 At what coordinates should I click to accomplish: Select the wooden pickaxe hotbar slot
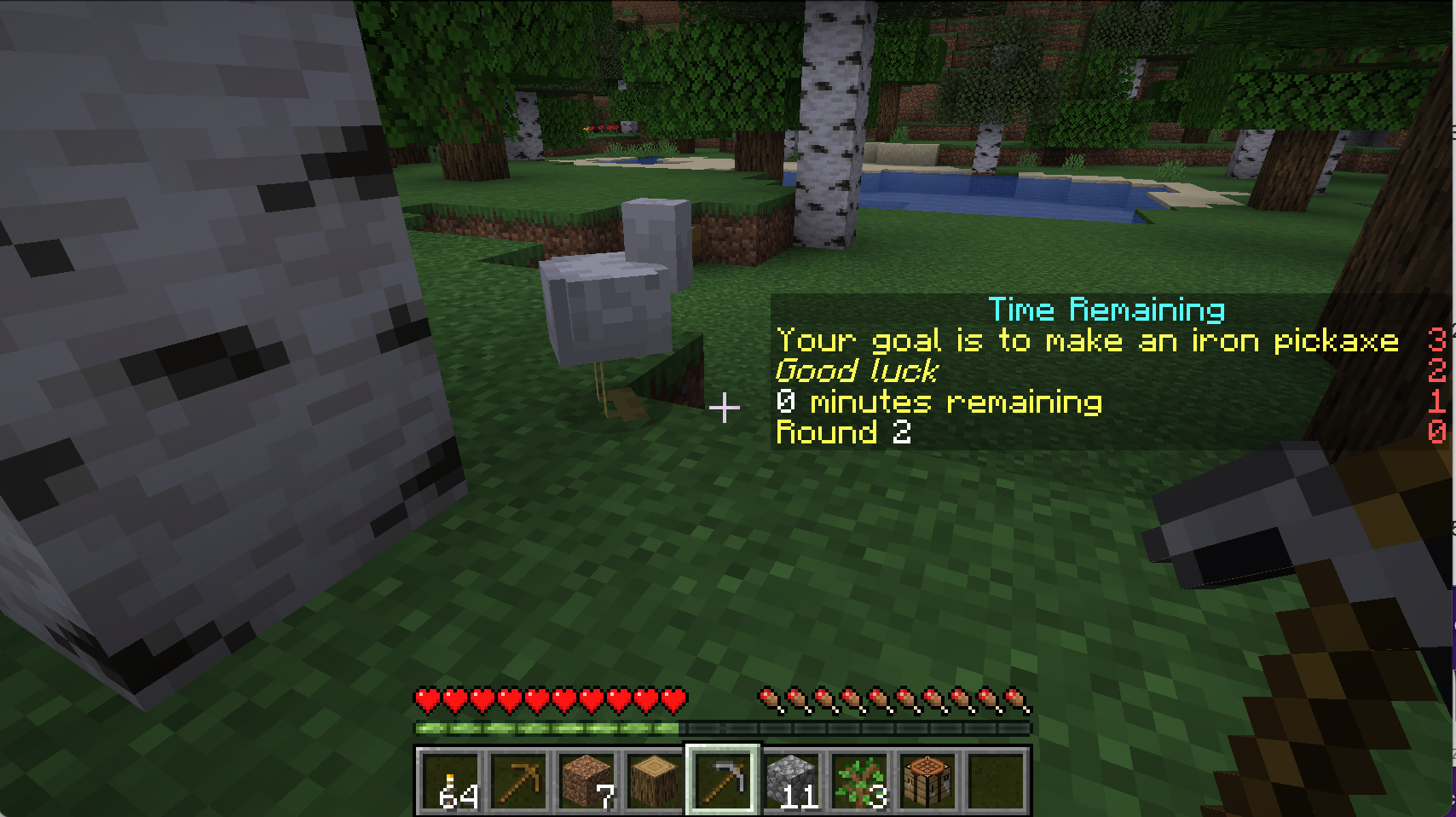pos(518,780)
